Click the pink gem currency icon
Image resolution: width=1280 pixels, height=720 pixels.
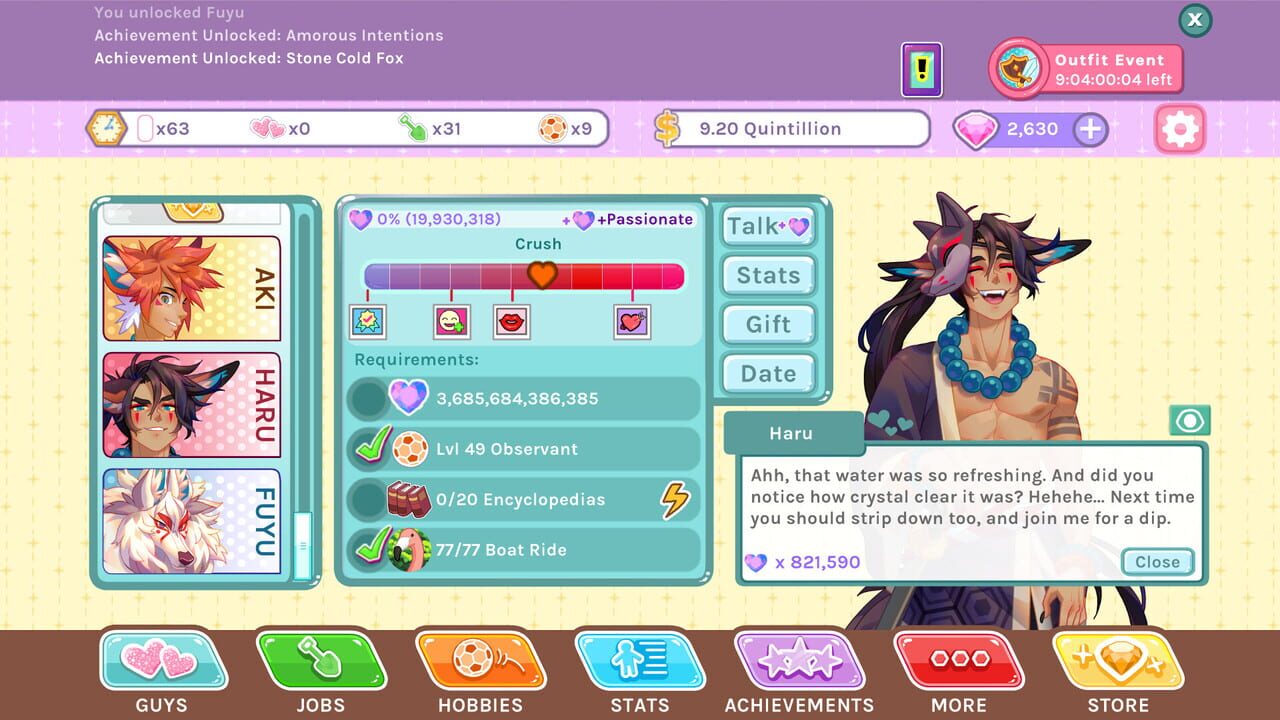(978, 129)
